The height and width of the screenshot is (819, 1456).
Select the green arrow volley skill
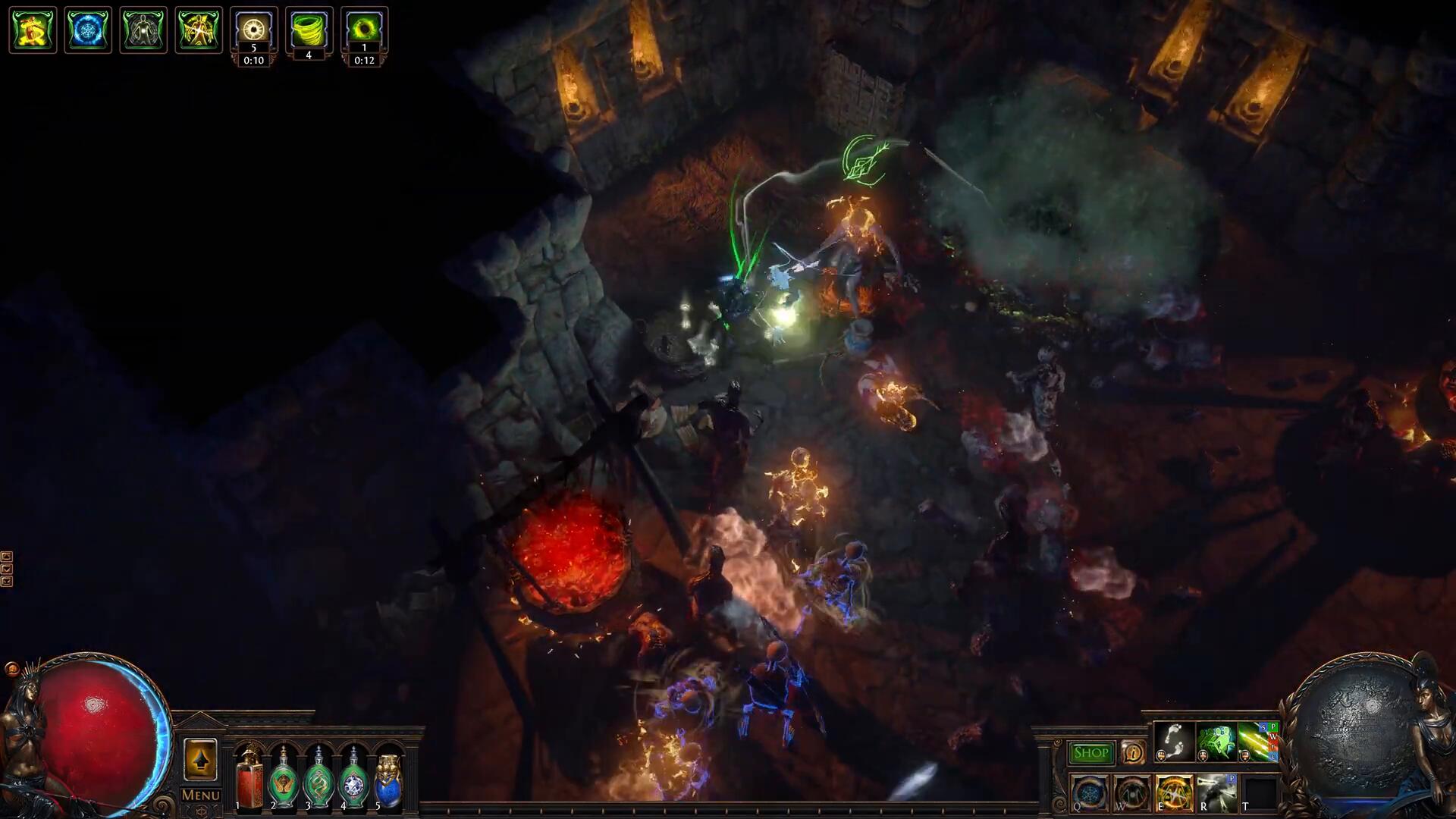[1257, 742]
